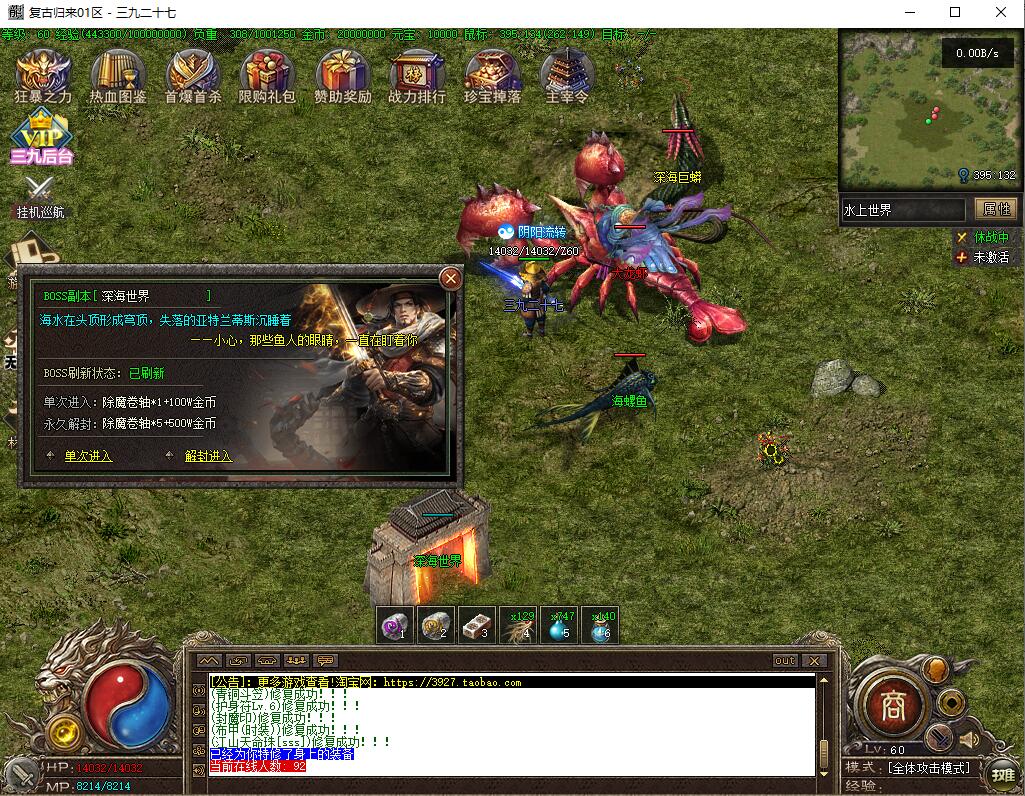Close the chat panel with its X button
The image size is (1025, 796).
815,661
